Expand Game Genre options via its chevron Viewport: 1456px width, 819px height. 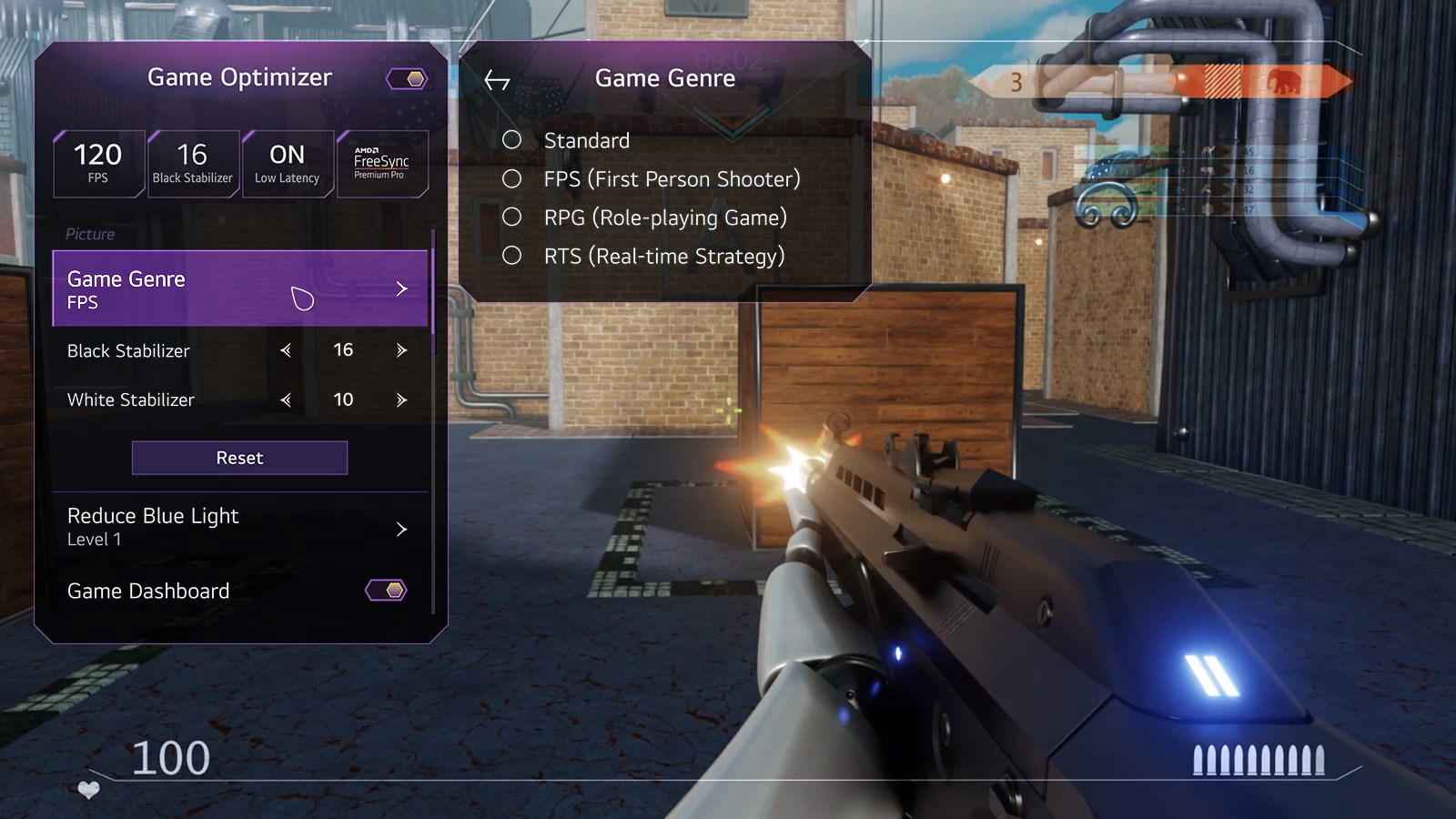tap(400, 289)
